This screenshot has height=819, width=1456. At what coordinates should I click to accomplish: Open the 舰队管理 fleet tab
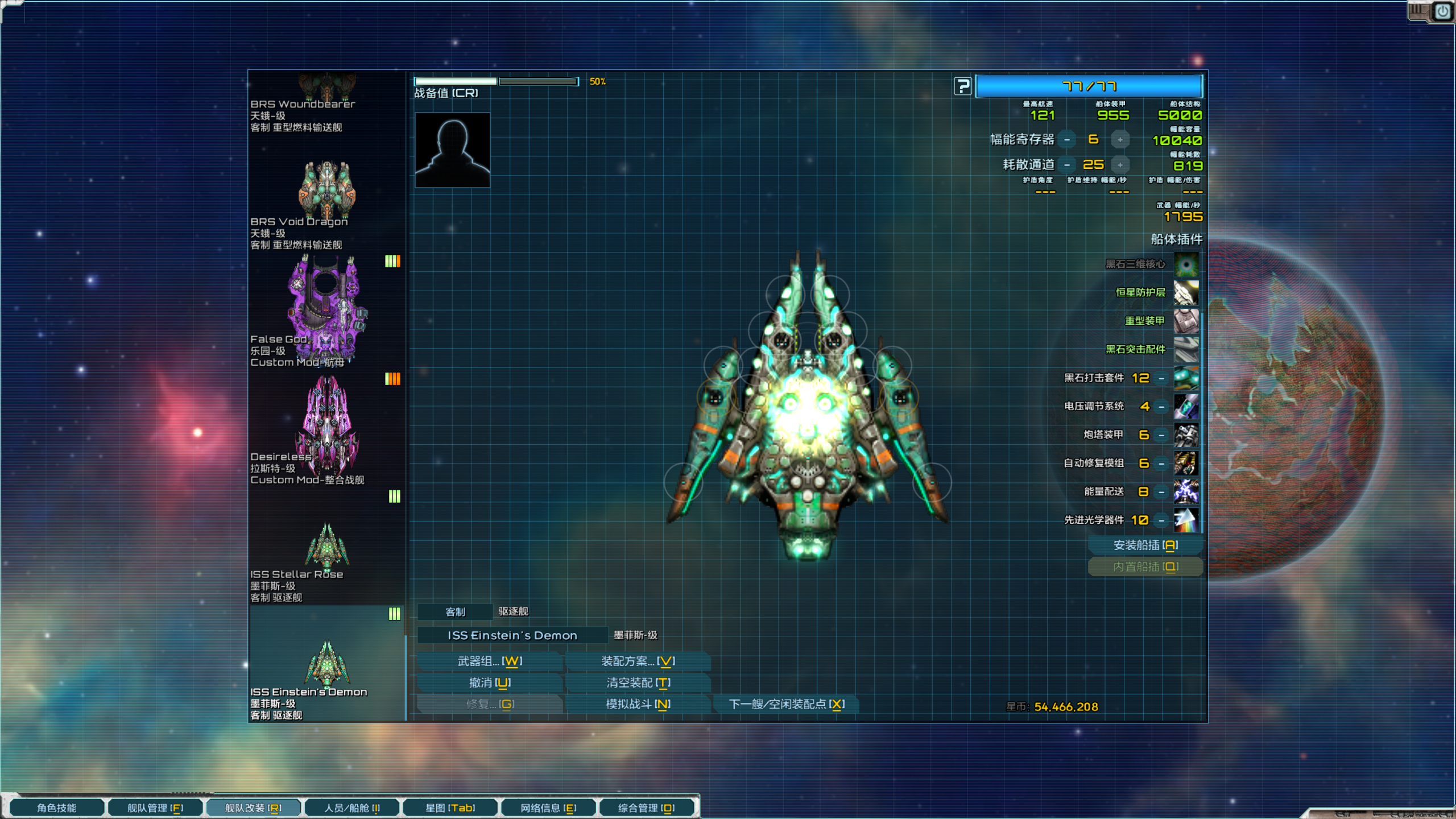(x=155, y=808)
